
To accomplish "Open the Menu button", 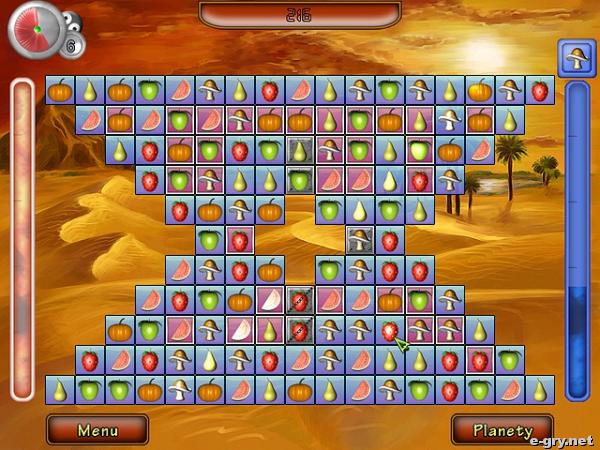I will (97, 430).
